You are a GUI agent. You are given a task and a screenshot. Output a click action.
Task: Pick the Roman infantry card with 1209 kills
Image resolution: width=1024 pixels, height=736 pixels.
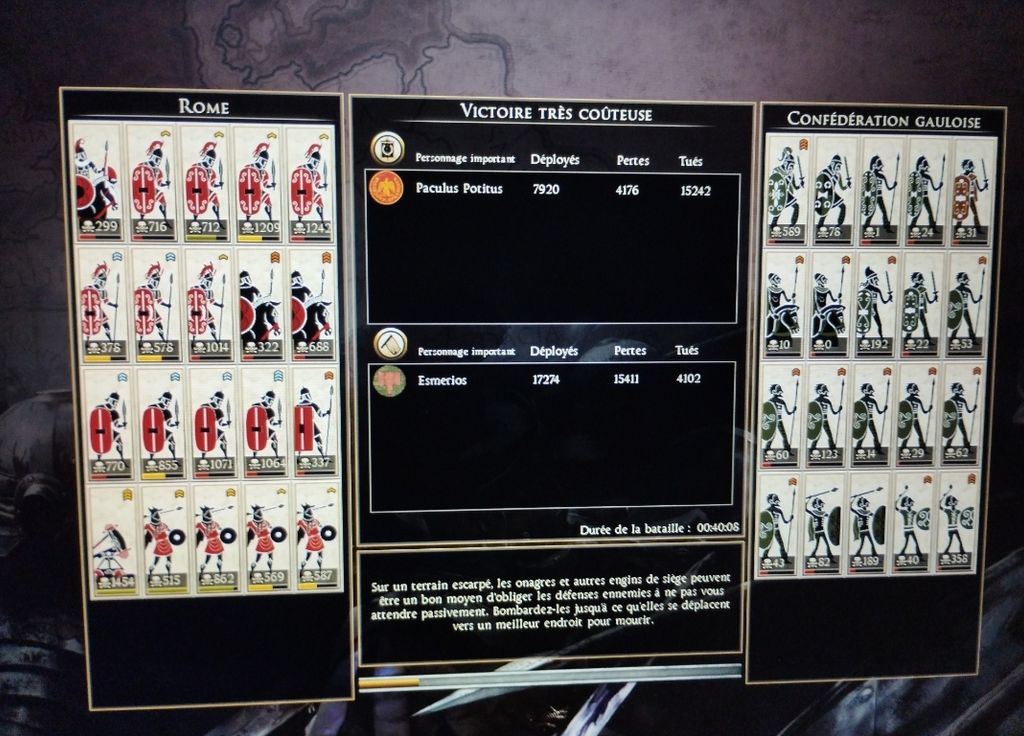[x=258, y=184]
